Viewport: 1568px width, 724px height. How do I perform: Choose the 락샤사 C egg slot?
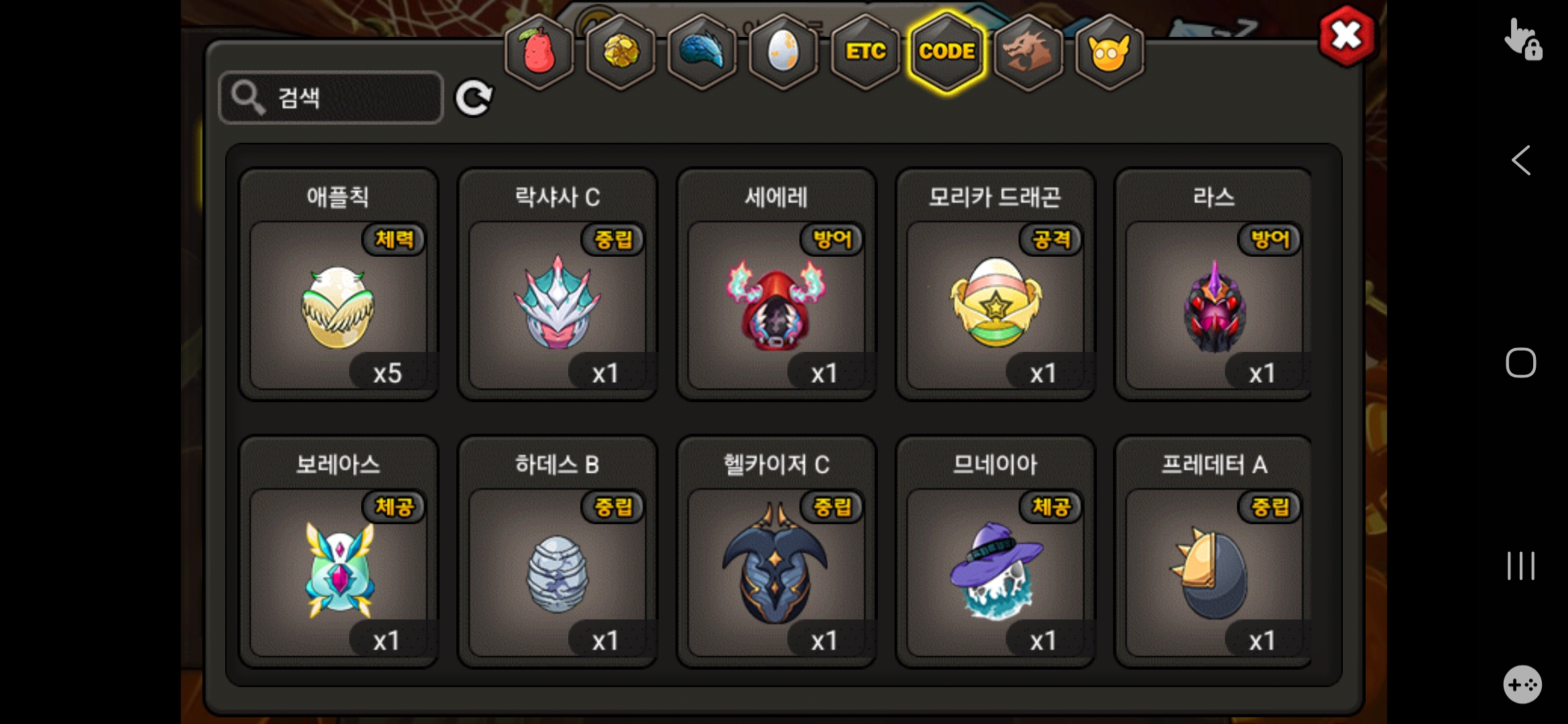tap(557, 305)
